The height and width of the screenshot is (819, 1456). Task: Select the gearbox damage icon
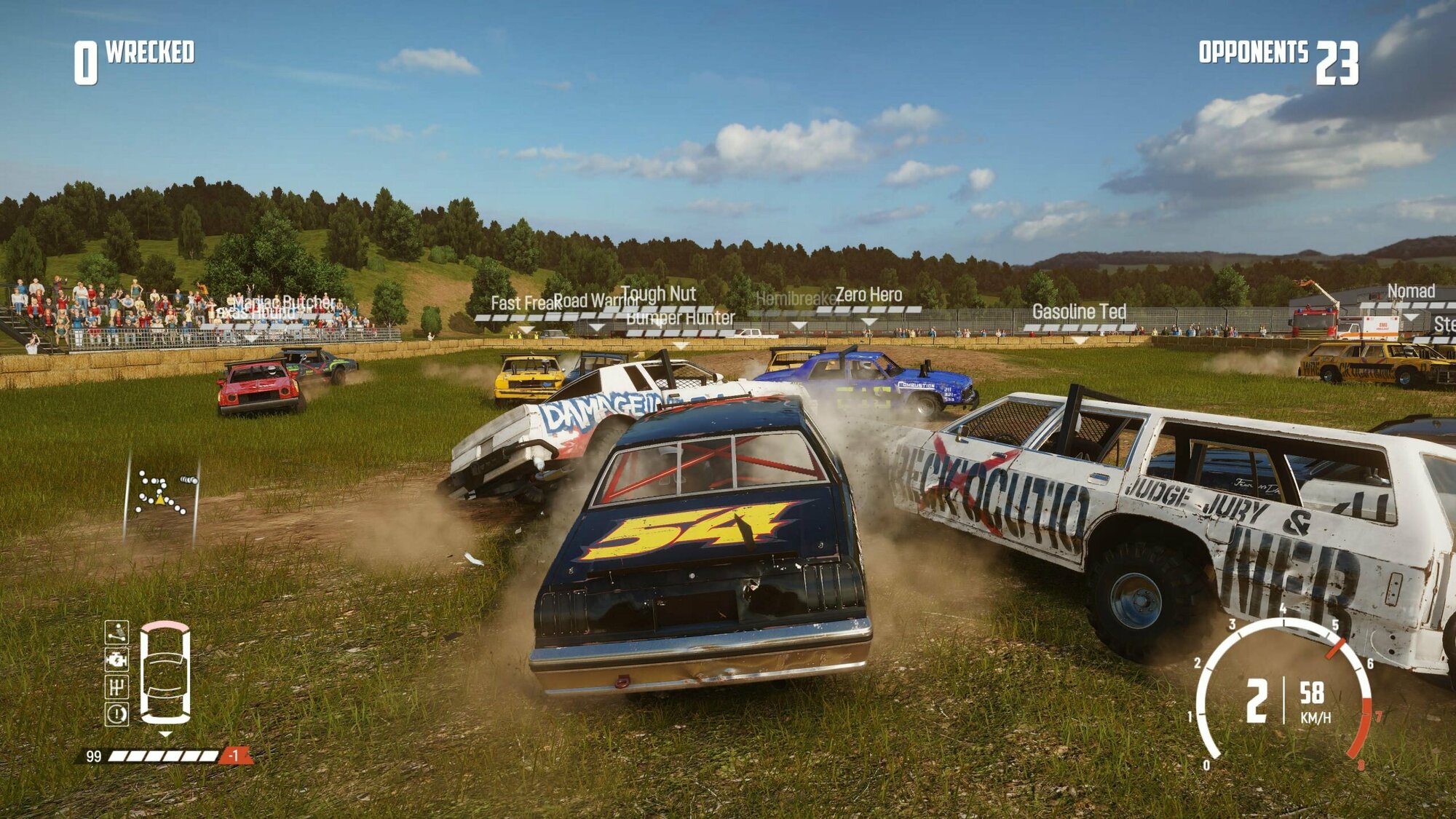pyautogui.click(x=116, y=687)
